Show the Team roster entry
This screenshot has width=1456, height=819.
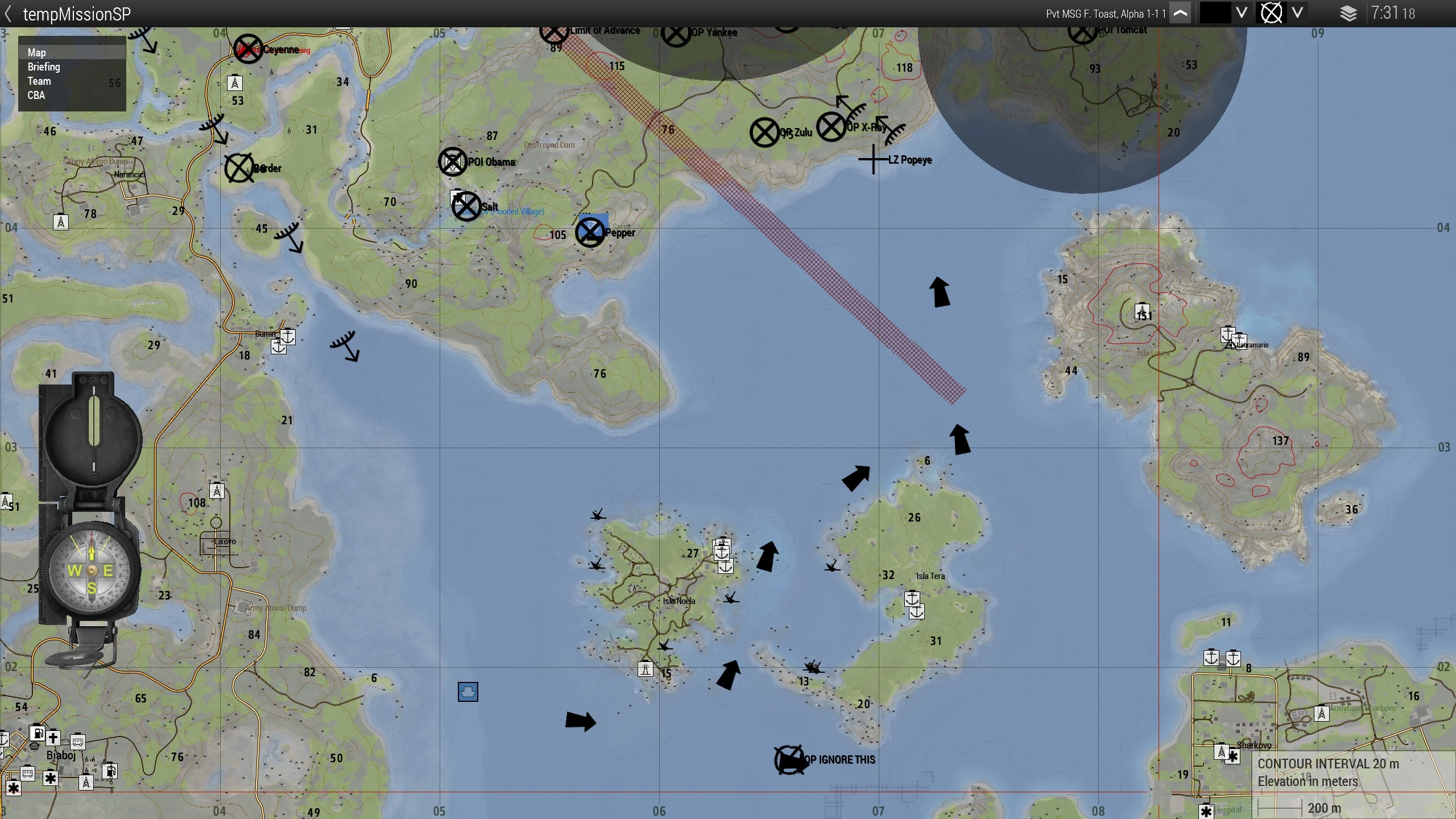[x=39, y=81]
